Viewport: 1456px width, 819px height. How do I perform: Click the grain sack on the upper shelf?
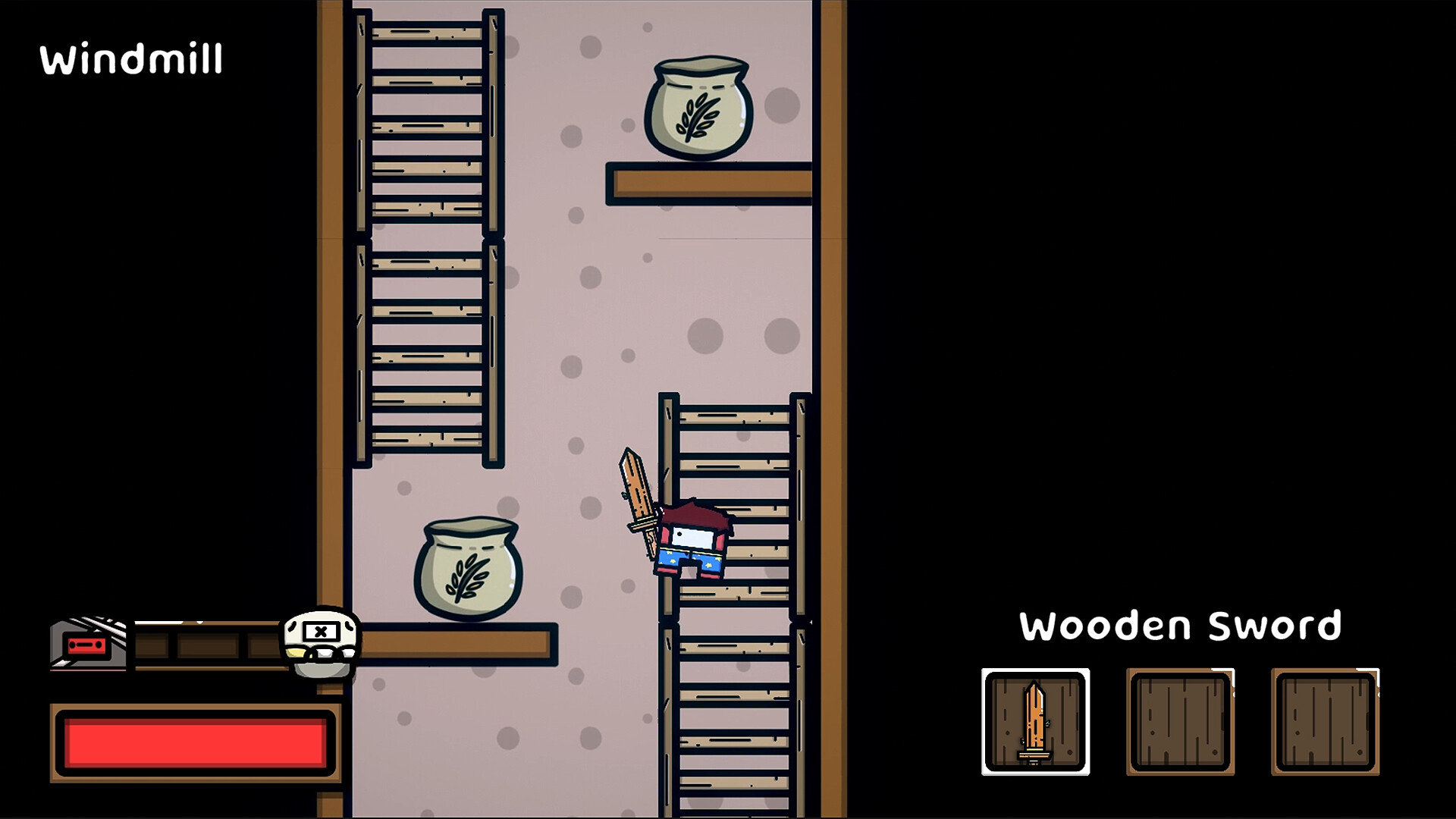(x=699, y=106)
